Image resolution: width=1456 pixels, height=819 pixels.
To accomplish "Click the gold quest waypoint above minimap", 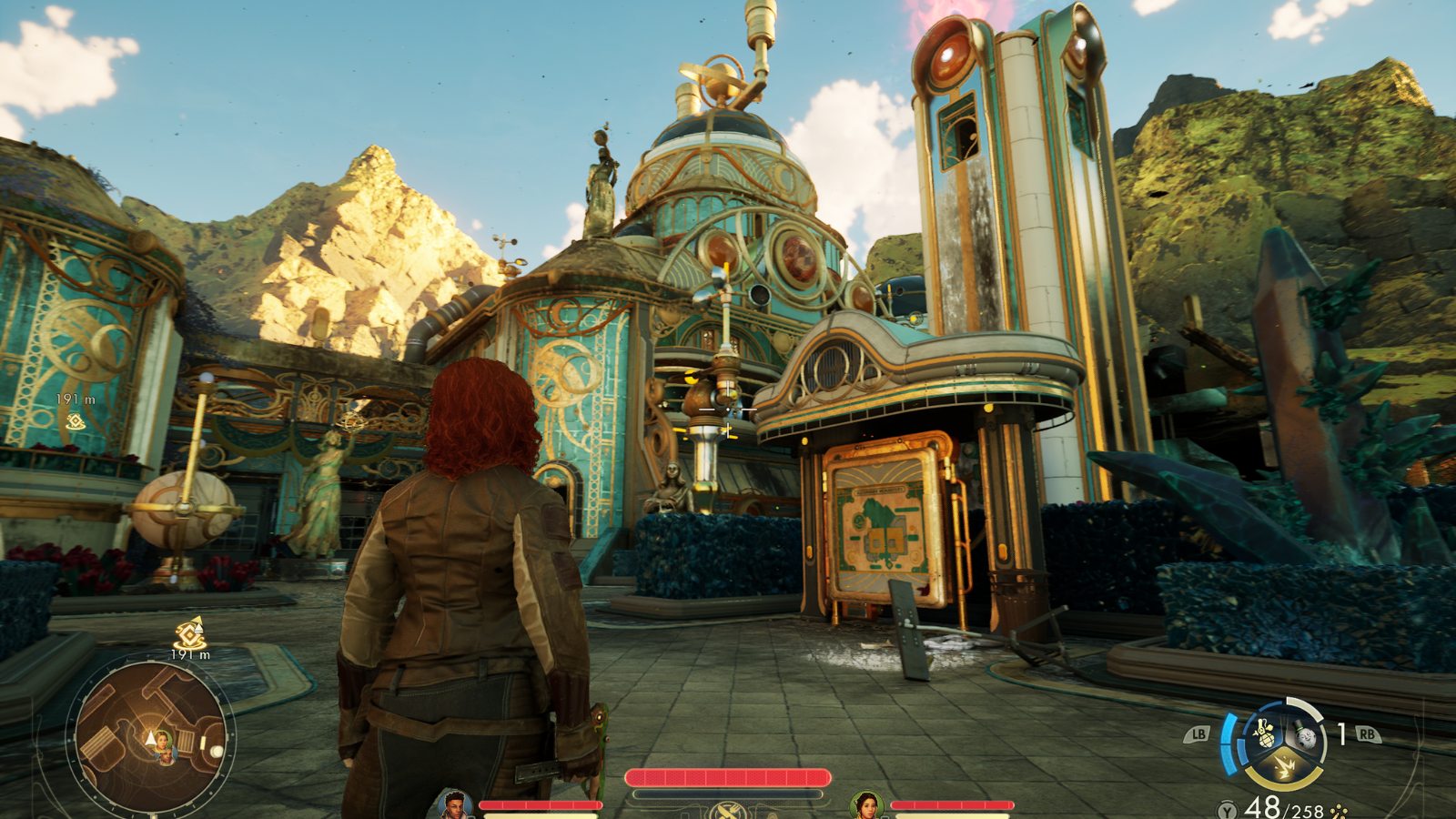I will [x=190, y=633].
